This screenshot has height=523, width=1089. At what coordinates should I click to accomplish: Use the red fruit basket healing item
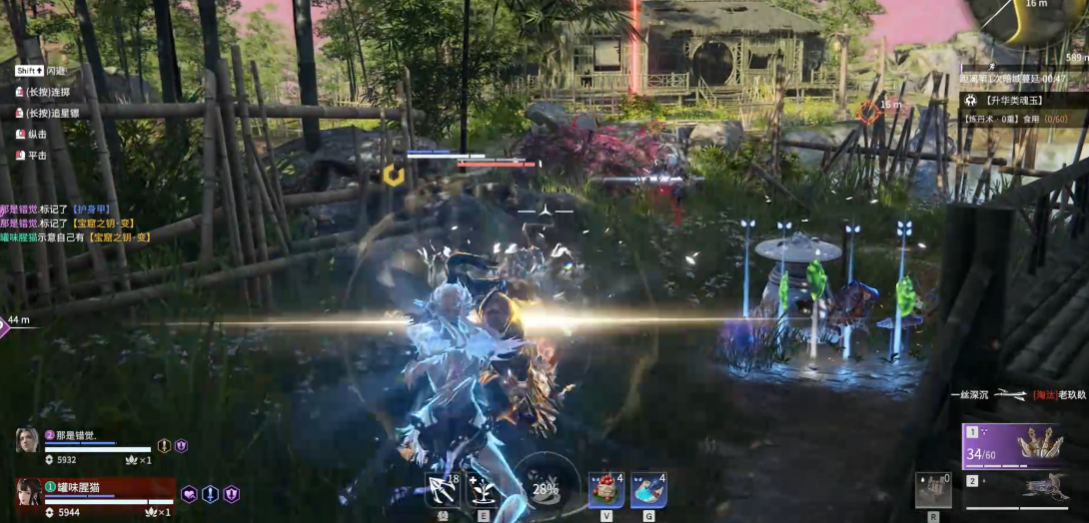606,490
